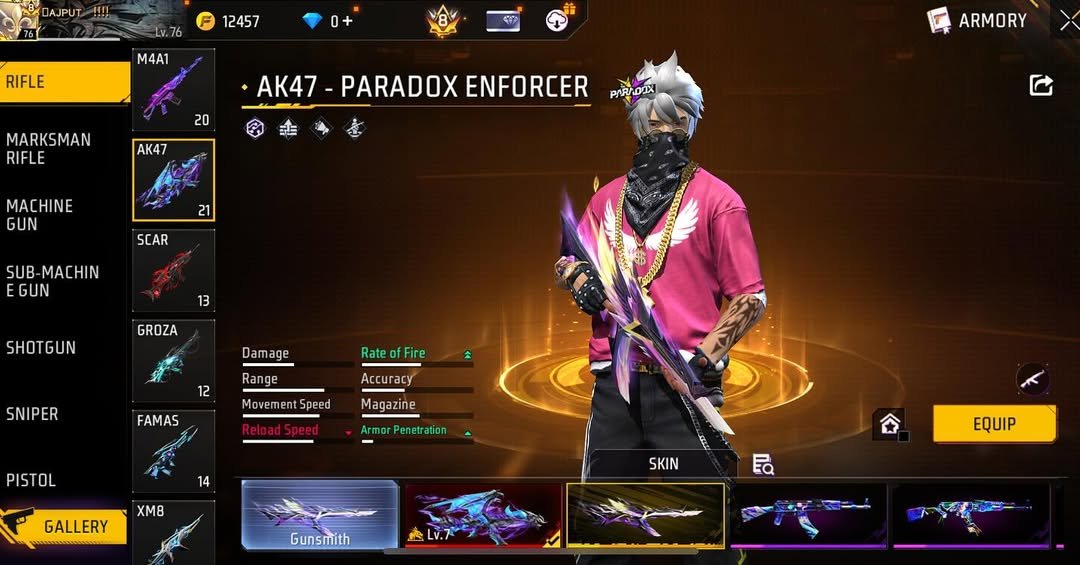This screenshot has height=565, width=1080.
Task: Switch to Marksman Rifle category
Action: click(x=48, y=149)
